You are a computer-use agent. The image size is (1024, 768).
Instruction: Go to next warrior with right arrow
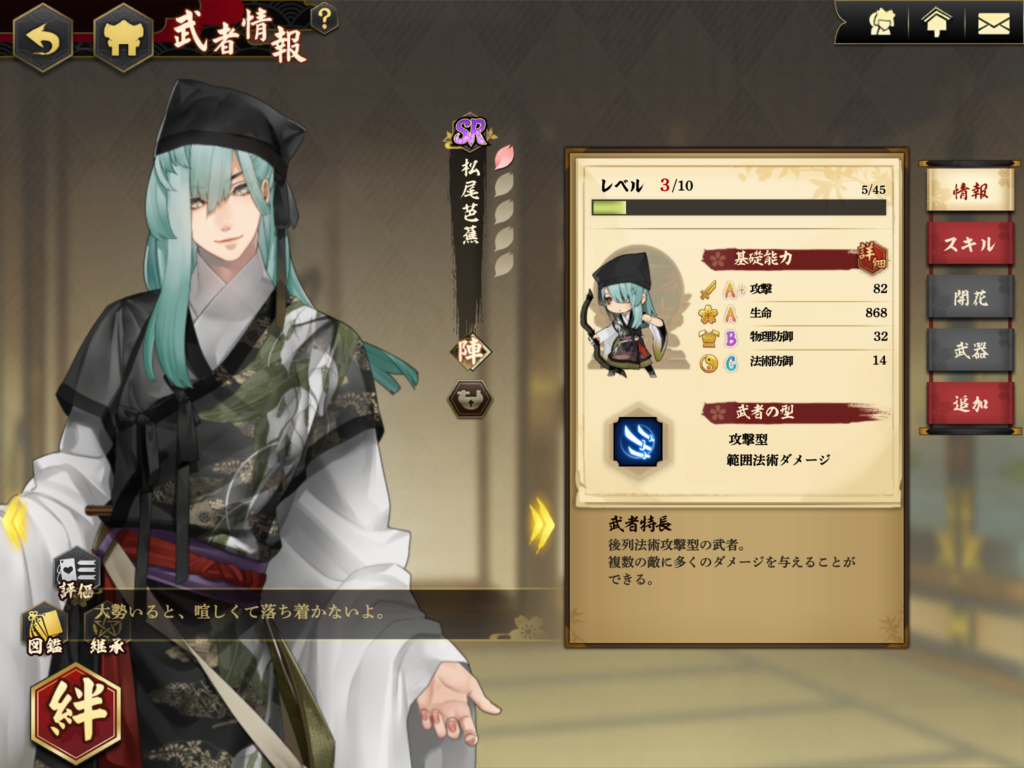(542, 524)
